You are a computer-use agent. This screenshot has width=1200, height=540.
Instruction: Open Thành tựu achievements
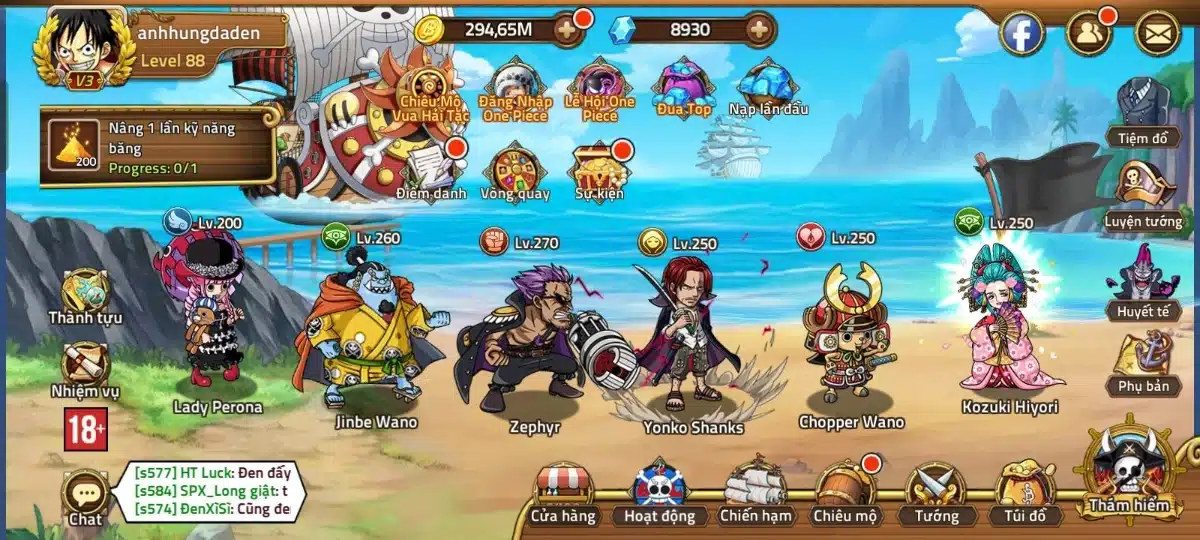(86, 295)
